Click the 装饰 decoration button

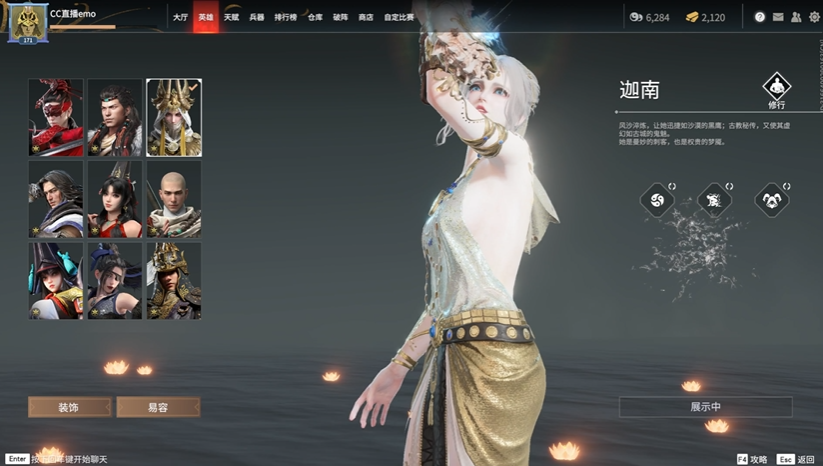click(x=69, y=407)
